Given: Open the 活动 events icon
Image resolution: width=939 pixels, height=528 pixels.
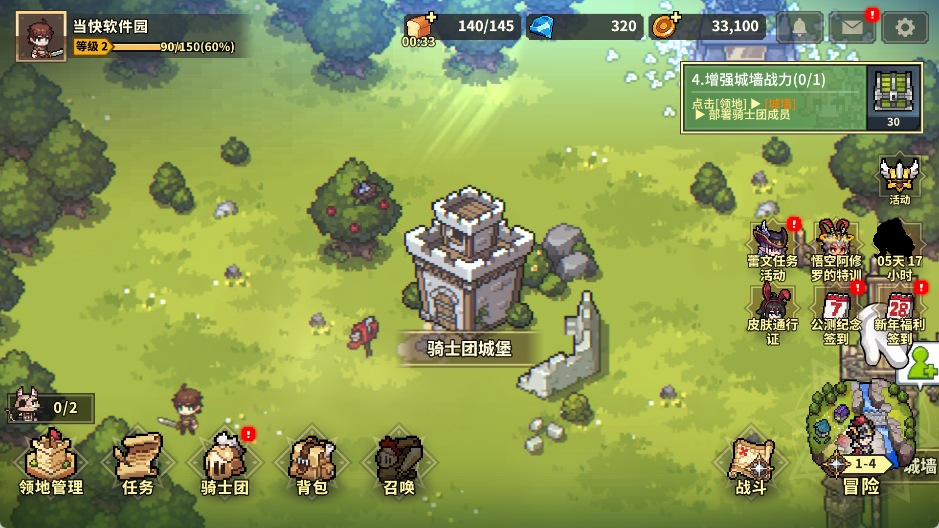Looking at the screenshot, I should [x=899, y=178].
